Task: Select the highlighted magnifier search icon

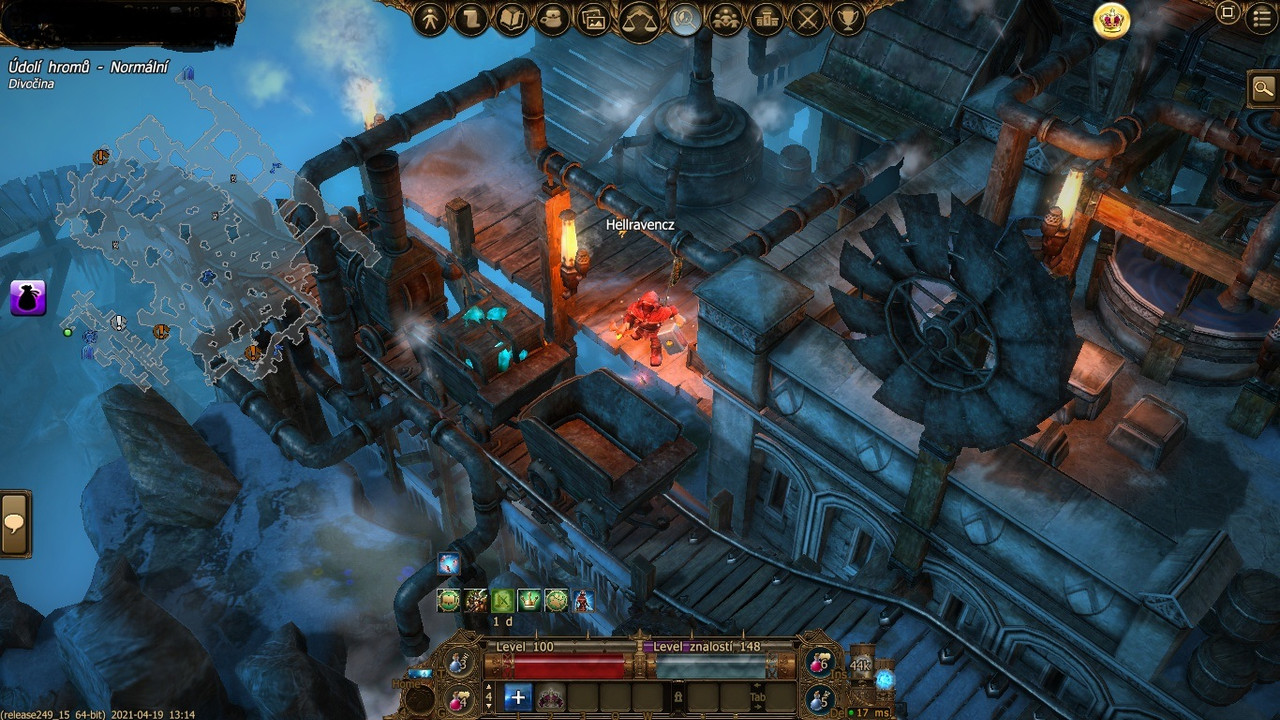Action: point(685,19)
